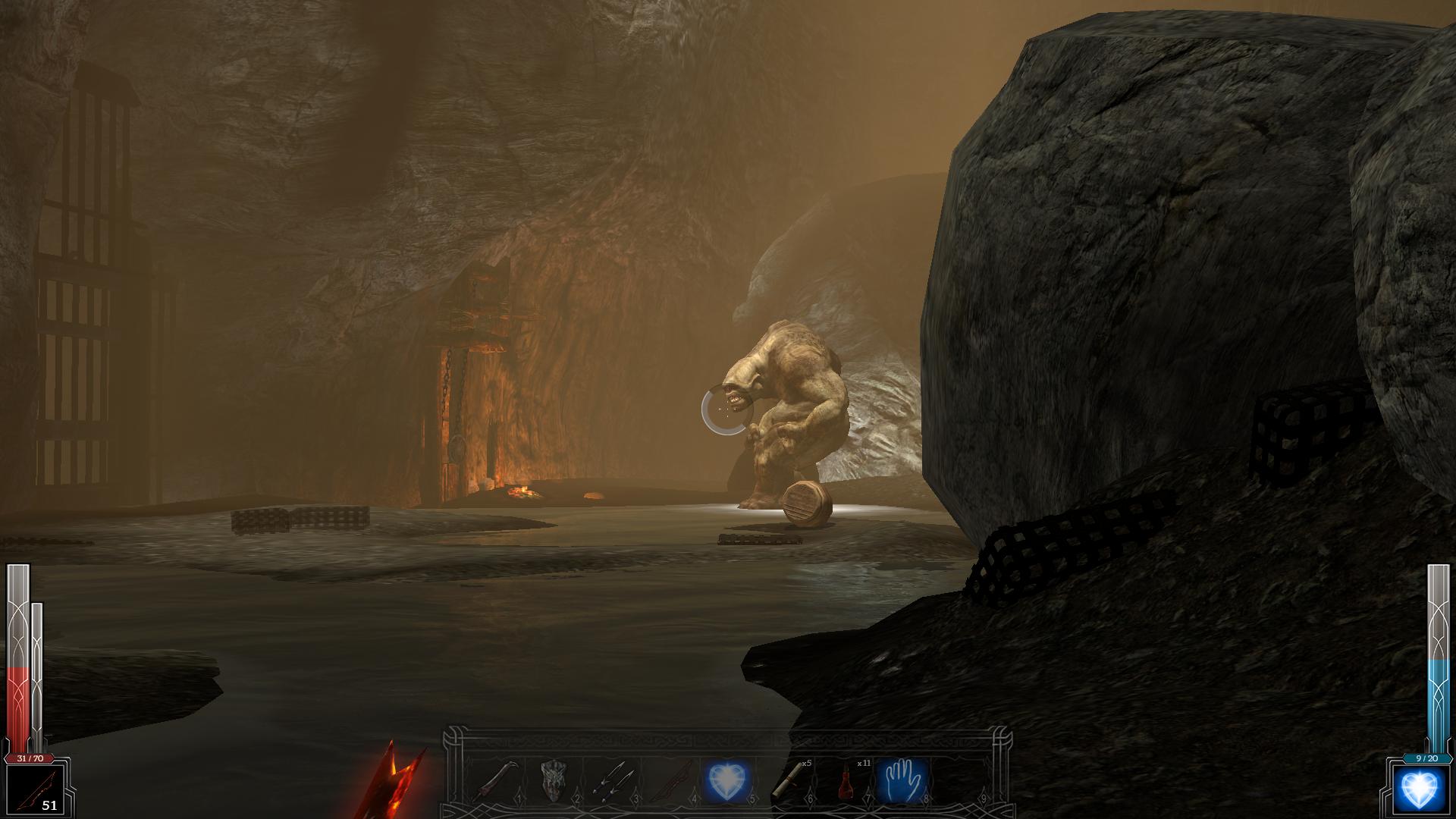Select the blue hand spell in the hotbar
The width and height of the screenshot is (1456, 819).
point(902,781)
